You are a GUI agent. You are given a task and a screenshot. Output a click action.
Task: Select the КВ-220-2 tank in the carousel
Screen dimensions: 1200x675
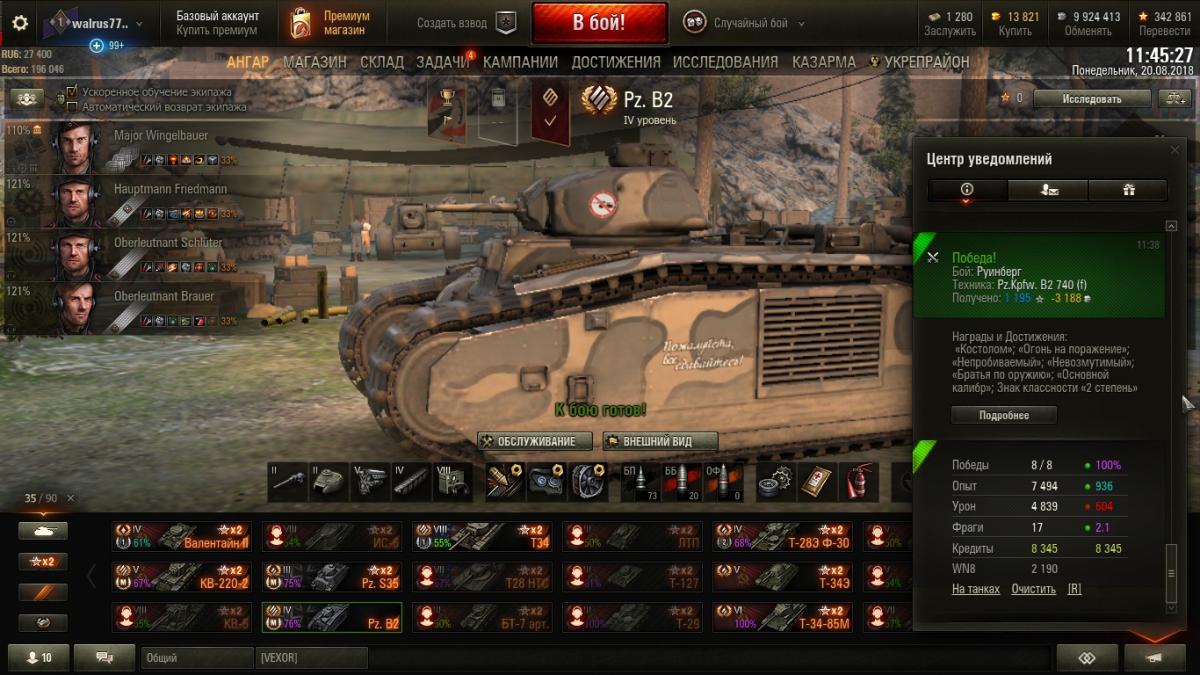coord(181,577)
